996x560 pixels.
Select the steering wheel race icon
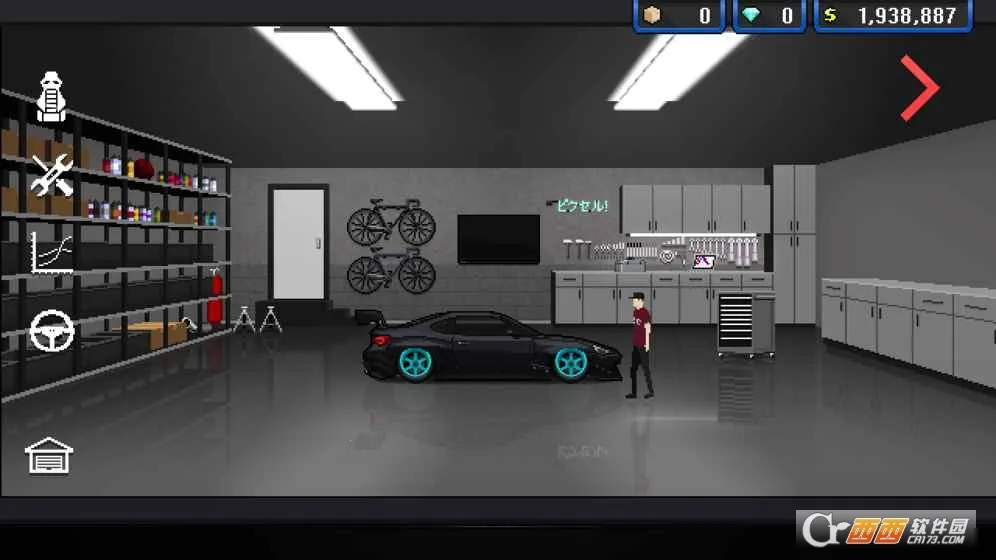pyautogui.click(x=52, y=332)
